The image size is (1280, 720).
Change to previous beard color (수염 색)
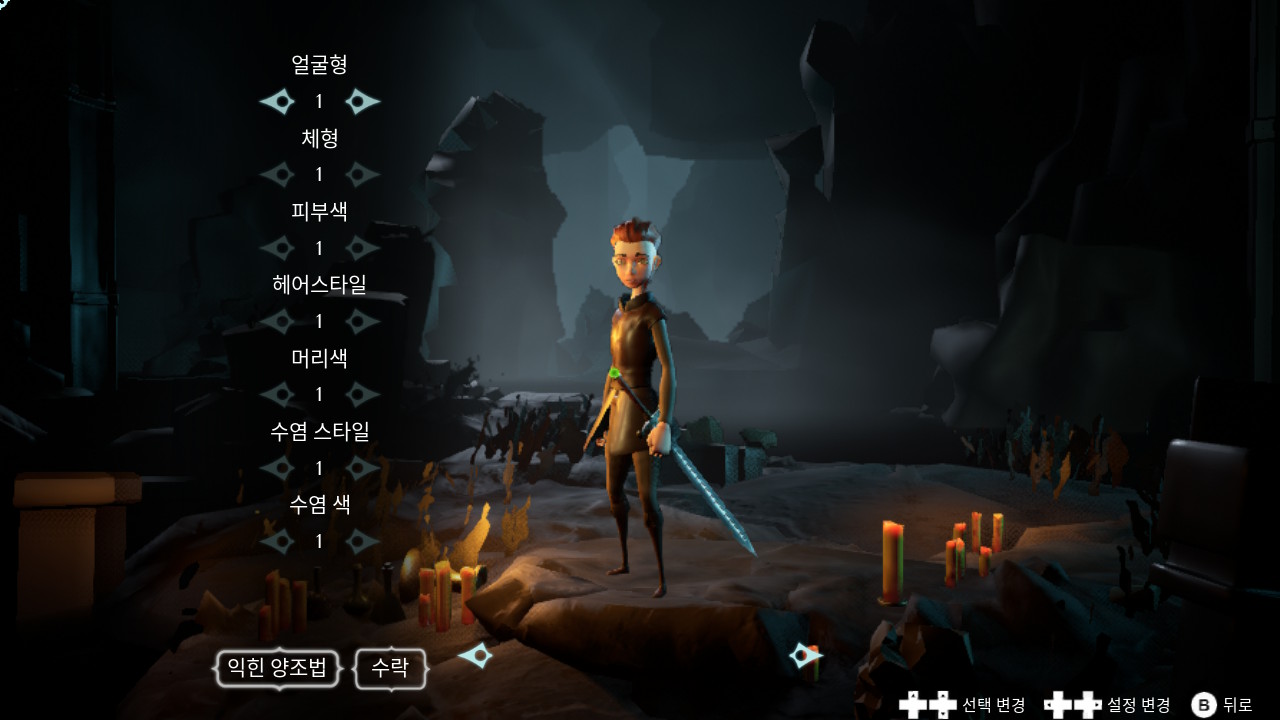click(x=278, y=541)
